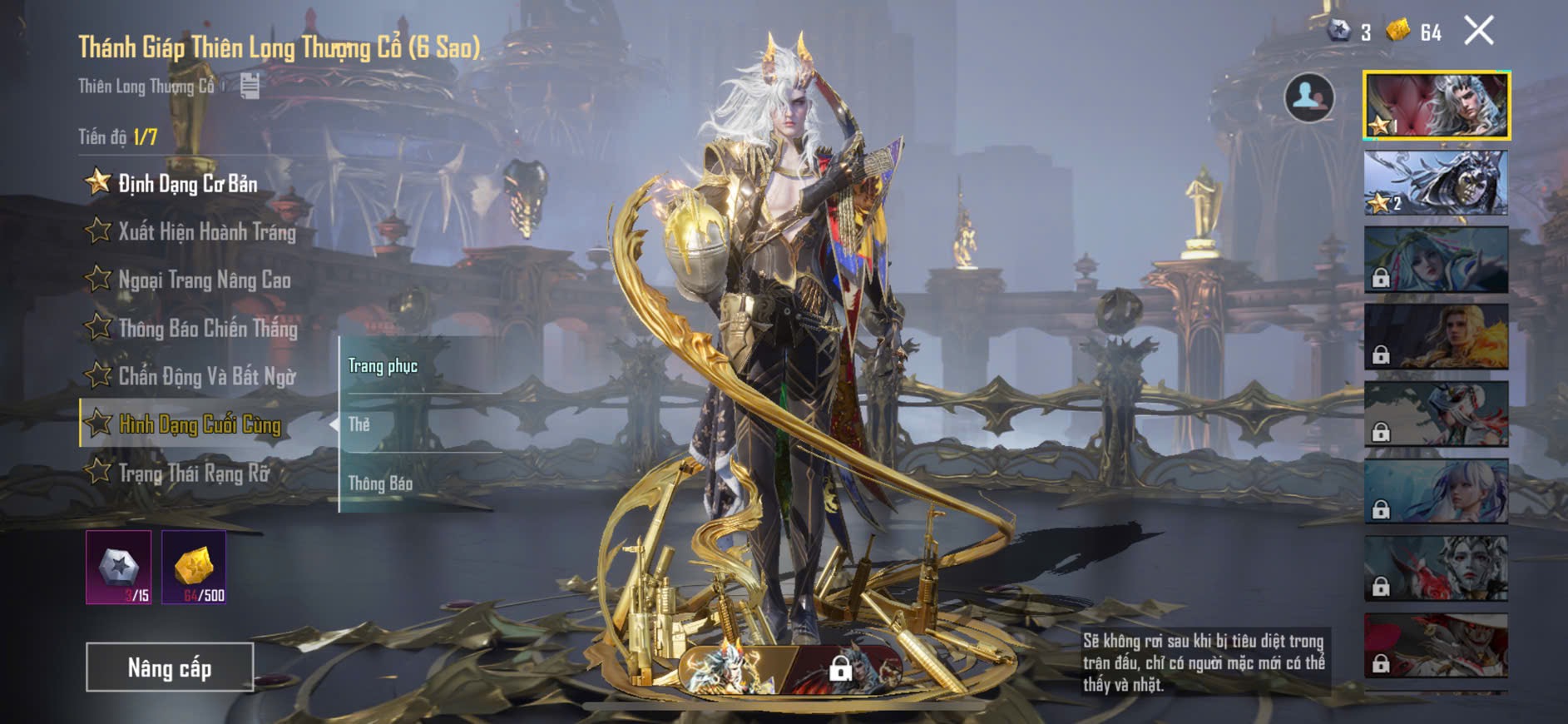The width and height of the screenshot is (1568, 724).
Task: Open the document icon beside Thiên Long Thượng Cổ
Action: tap(250, 86)
